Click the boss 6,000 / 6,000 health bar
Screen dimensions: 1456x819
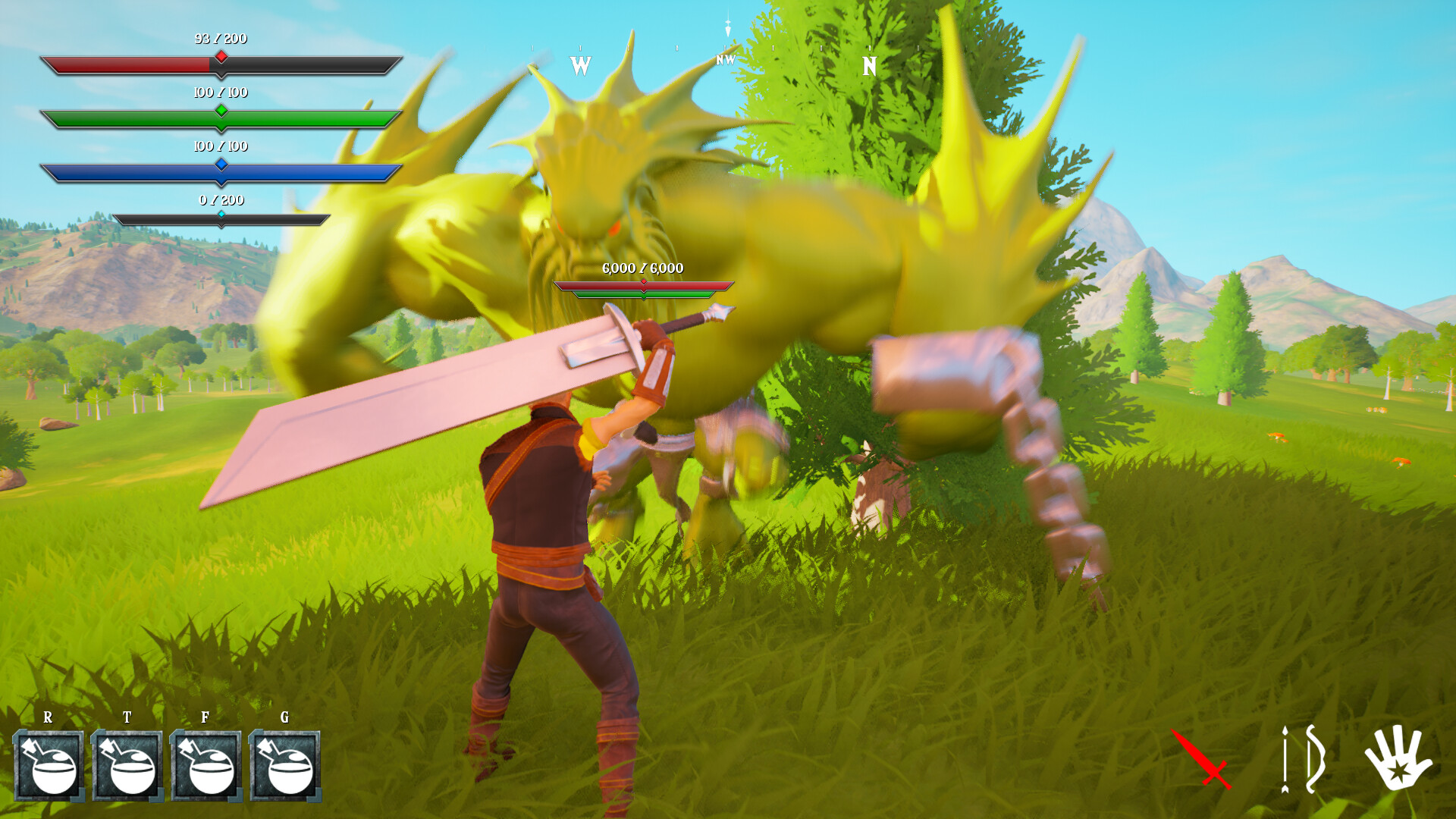(x=644, y=284)
